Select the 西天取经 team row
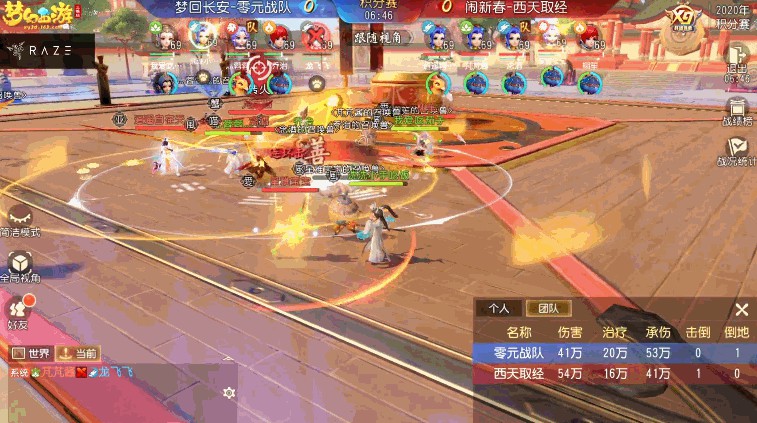Image resolution: width=757 pixels, height=423 pixels. [614, 373]
